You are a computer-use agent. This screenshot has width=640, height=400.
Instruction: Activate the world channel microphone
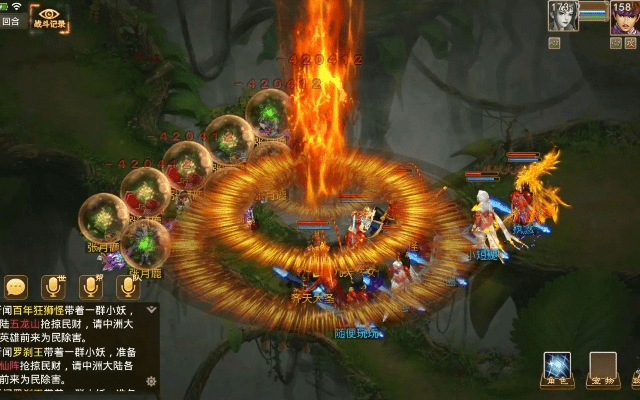(53, 286)
